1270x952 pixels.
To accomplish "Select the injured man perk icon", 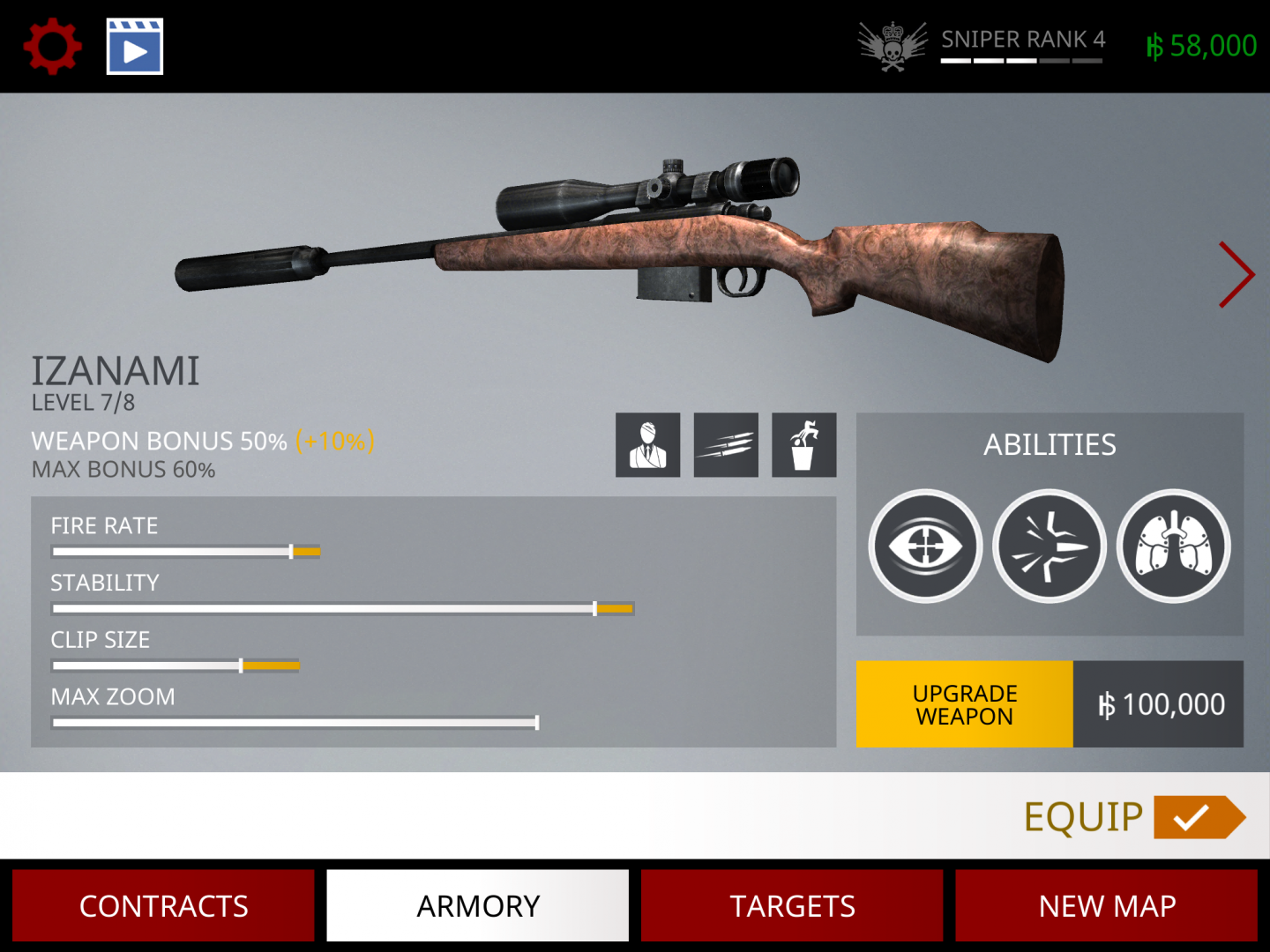I will 648,445.
